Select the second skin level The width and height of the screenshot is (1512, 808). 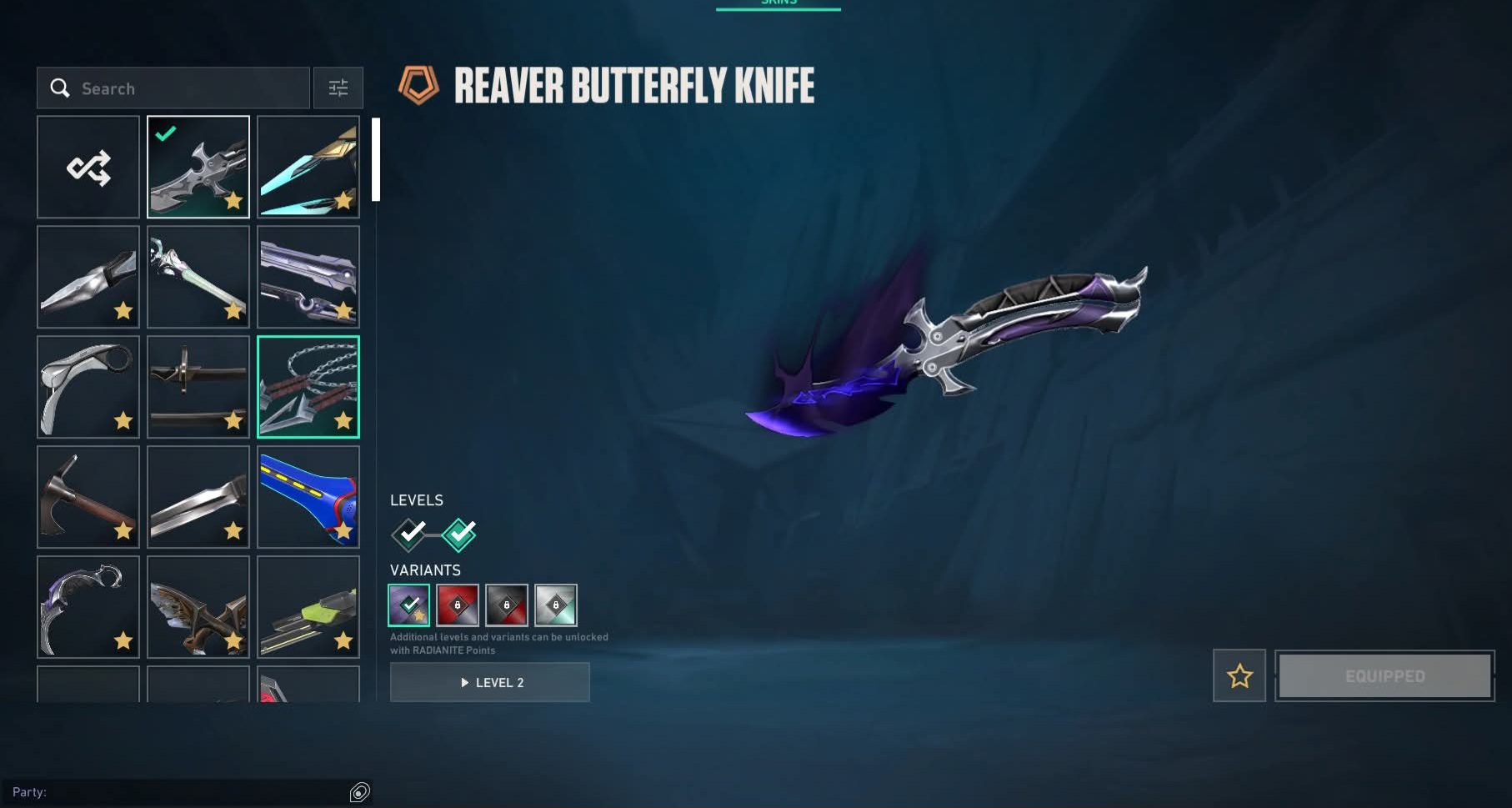pos(458,534)
